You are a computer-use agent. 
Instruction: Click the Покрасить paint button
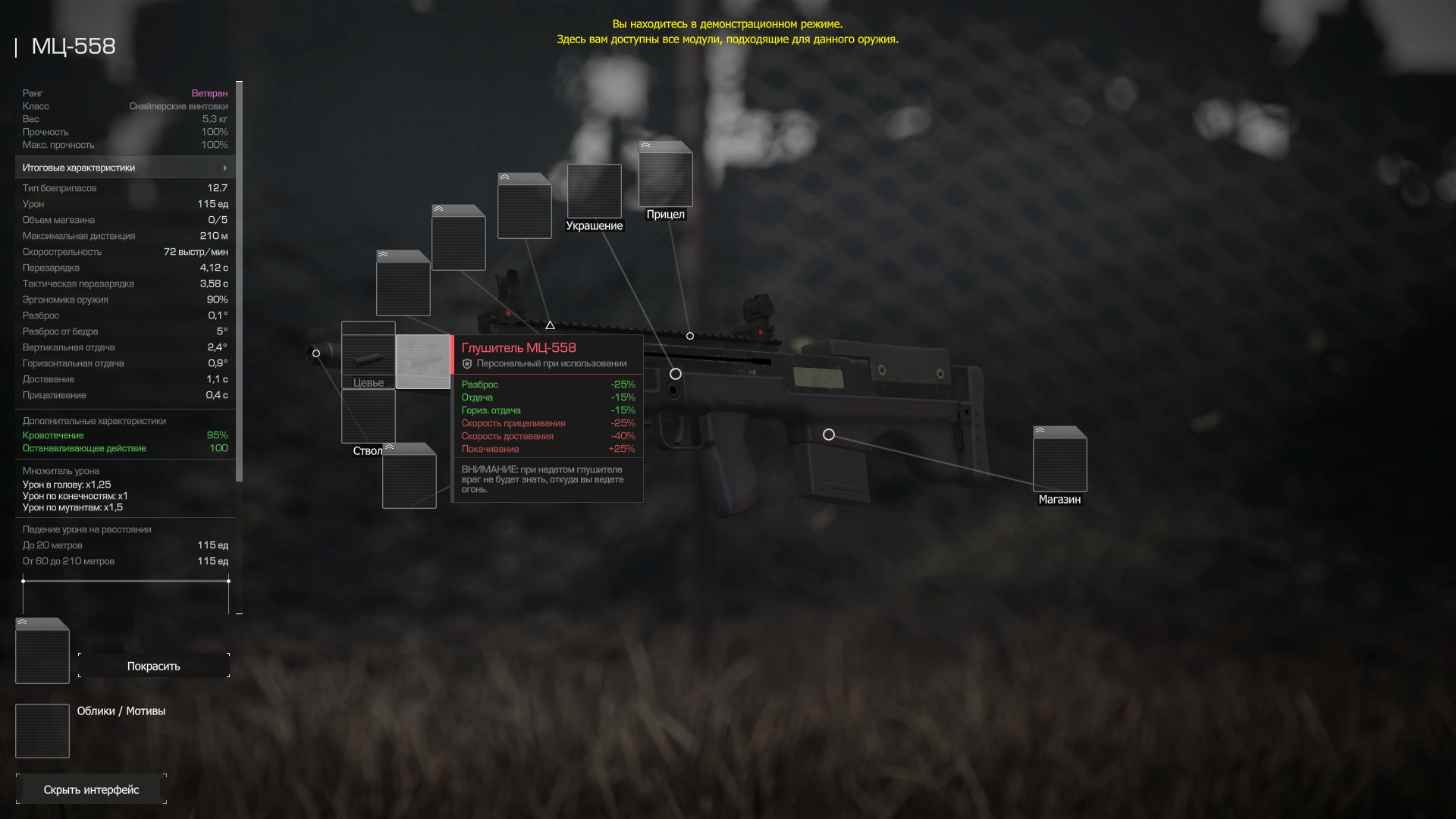[x=153, y=666]
